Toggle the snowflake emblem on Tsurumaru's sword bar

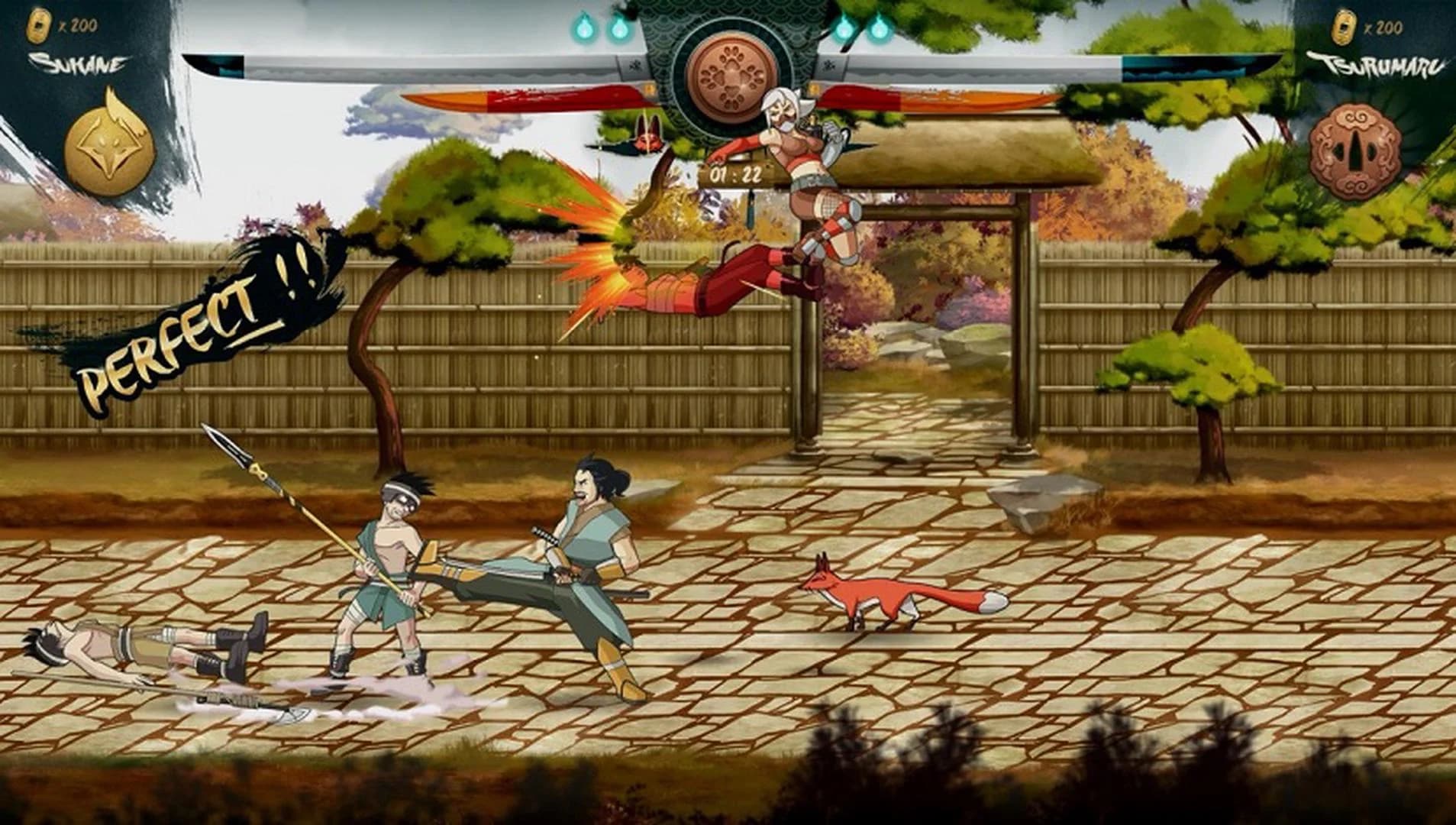[828, 66]
